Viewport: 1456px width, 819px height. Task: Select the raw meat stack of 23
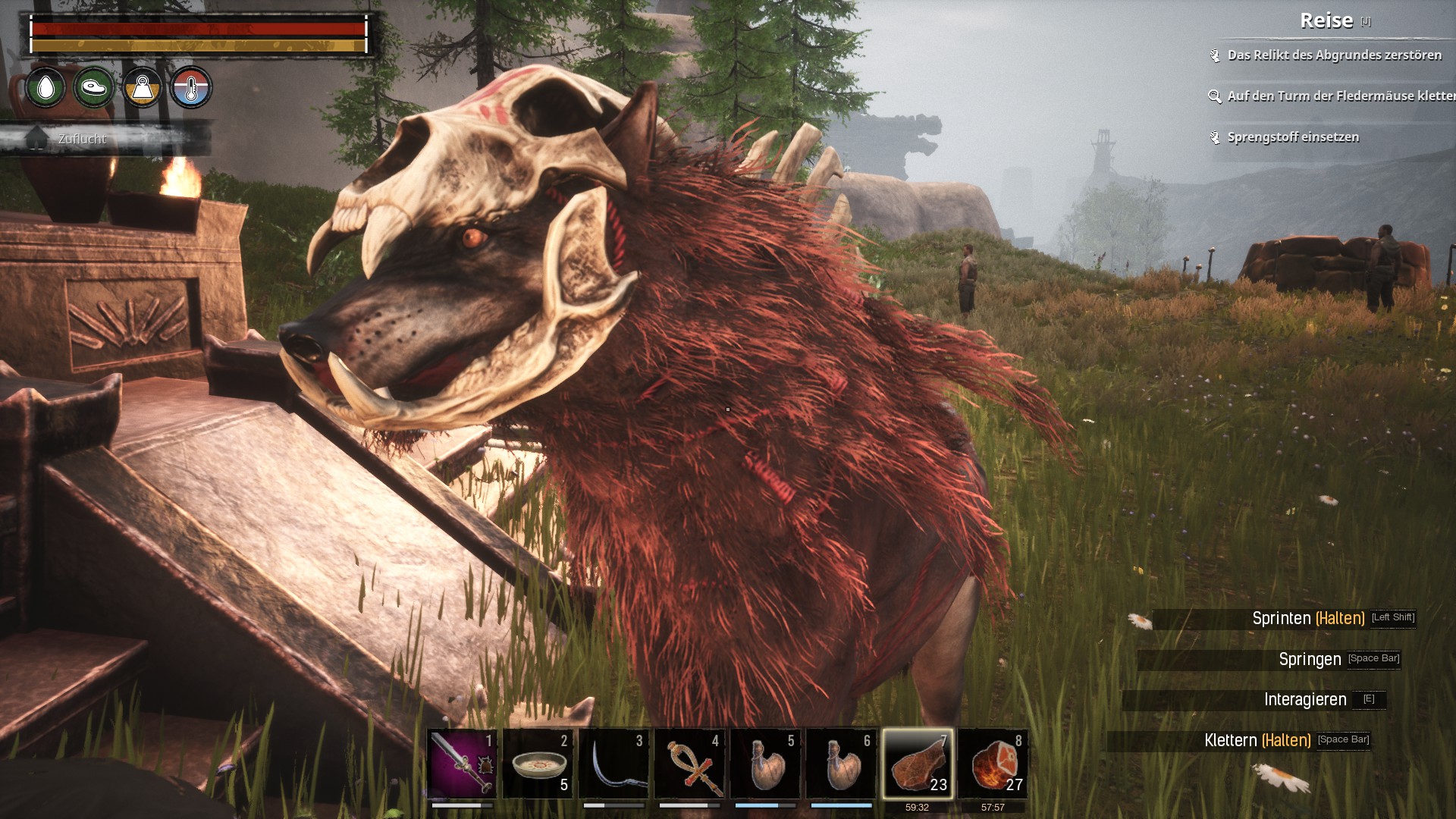(x=917, y=764)
